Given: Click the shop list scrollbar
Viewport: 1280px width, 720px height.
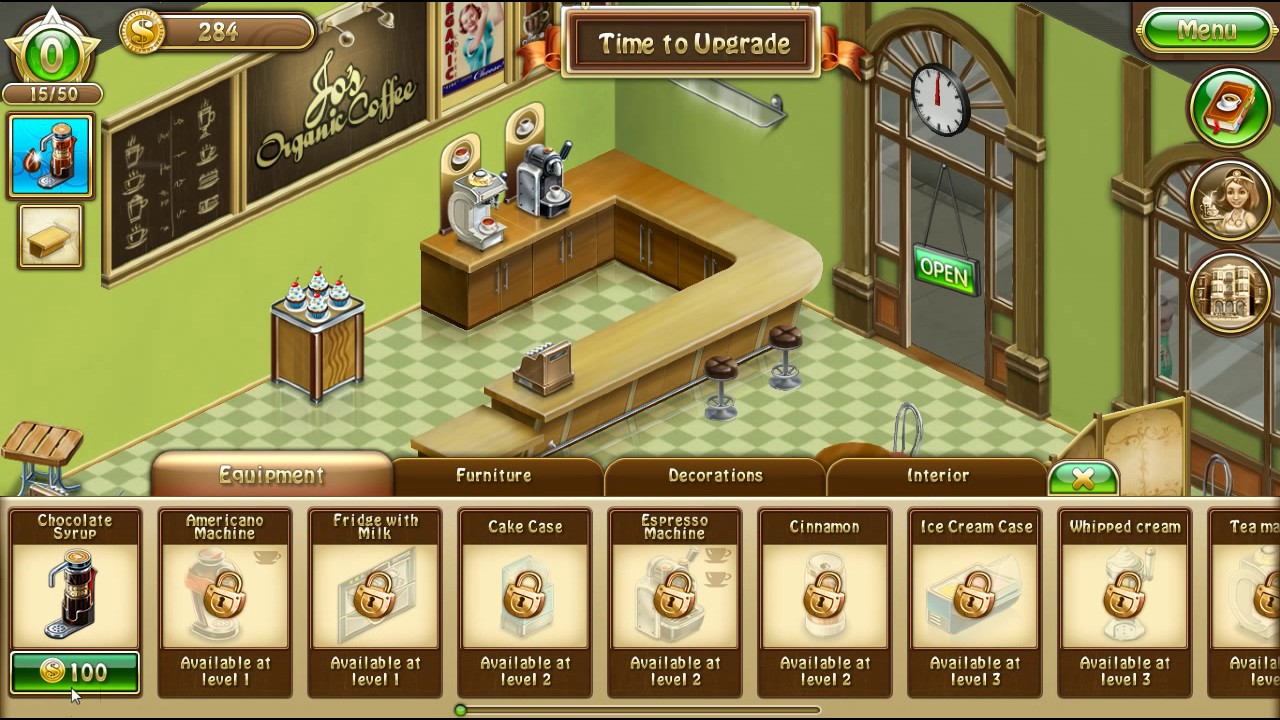Looking at the screenshot, I should pos(640,710).
